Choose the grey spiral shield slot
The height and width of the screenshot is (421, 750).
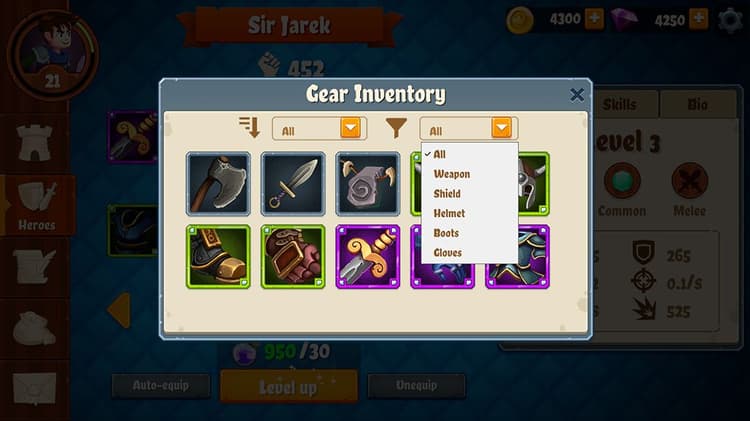tap(368, 184)
